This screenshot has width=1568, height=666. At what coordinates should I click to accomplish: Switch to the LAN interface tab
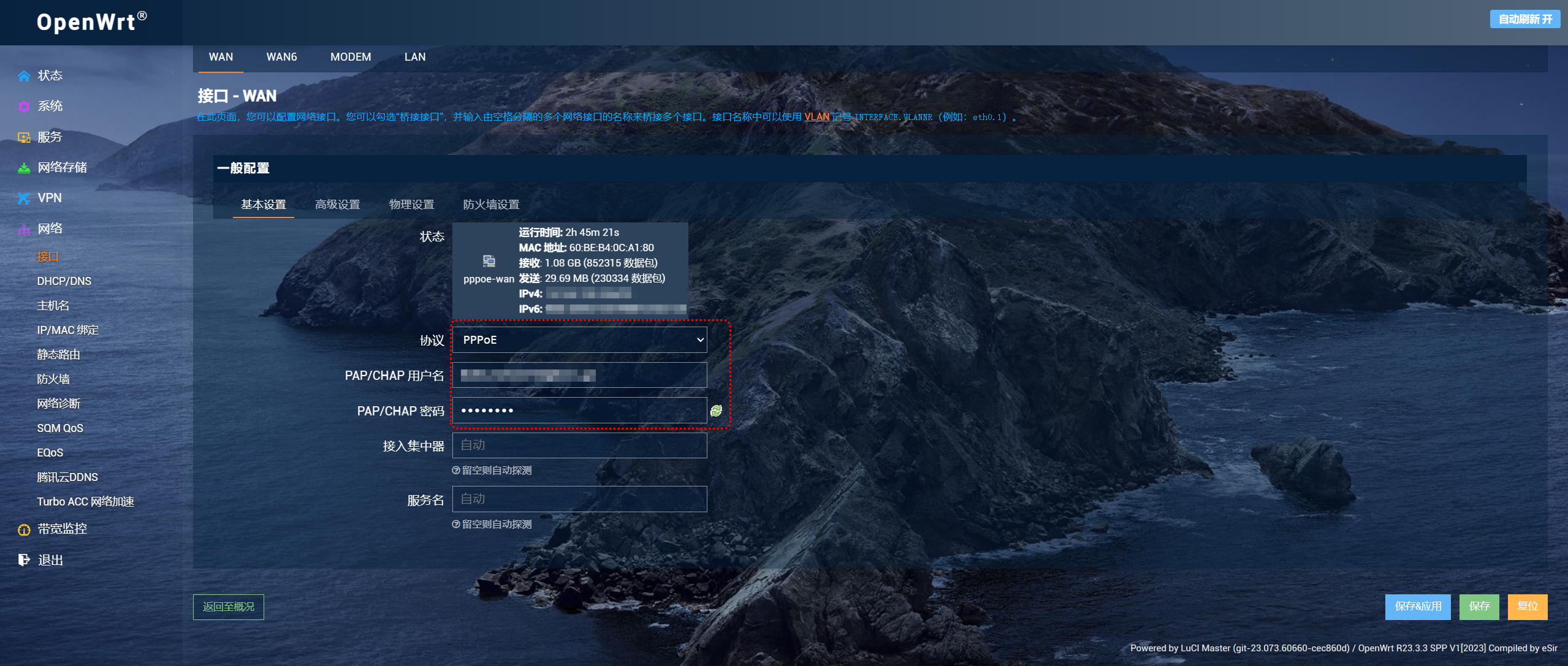coord(414,56)
